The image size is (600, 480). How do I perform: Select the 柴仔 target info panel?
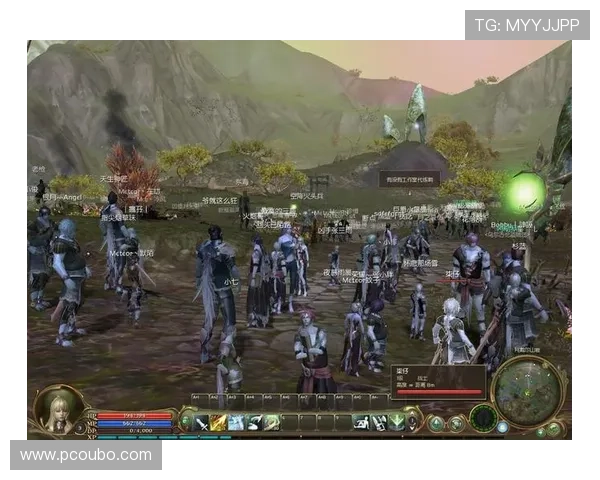point(437,380)
